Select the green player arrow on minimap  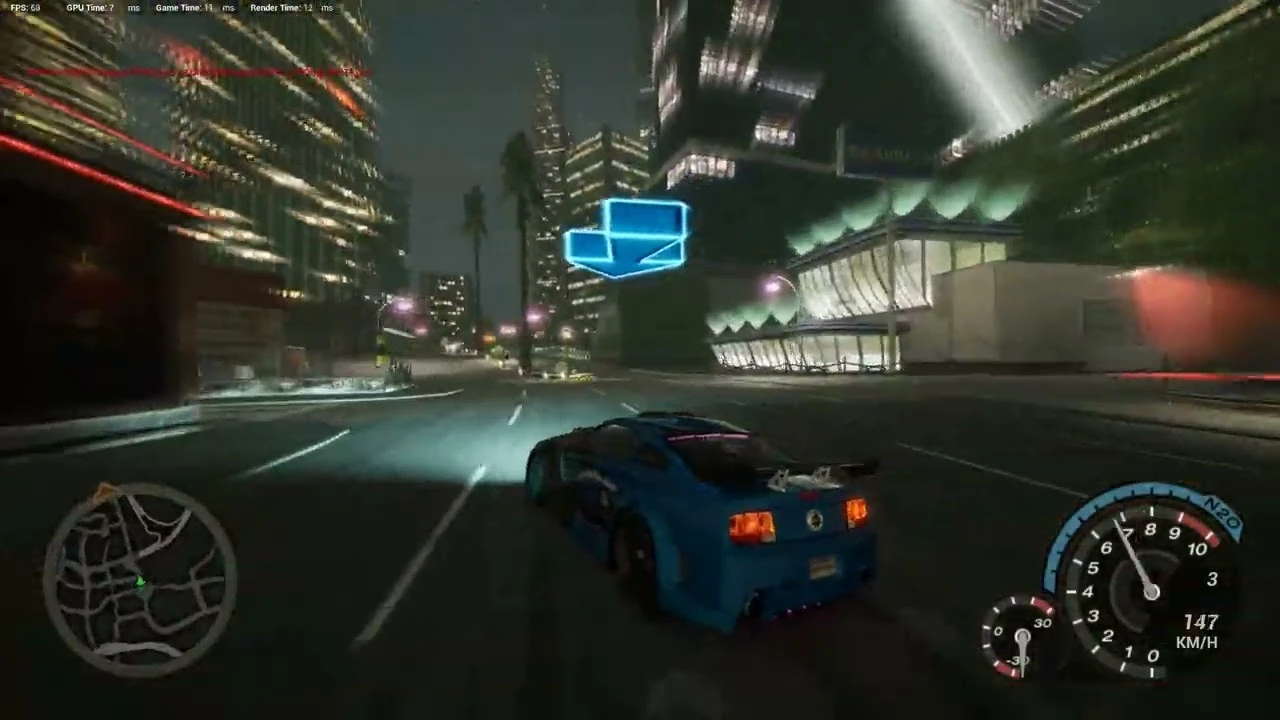(x=141, y=582)
